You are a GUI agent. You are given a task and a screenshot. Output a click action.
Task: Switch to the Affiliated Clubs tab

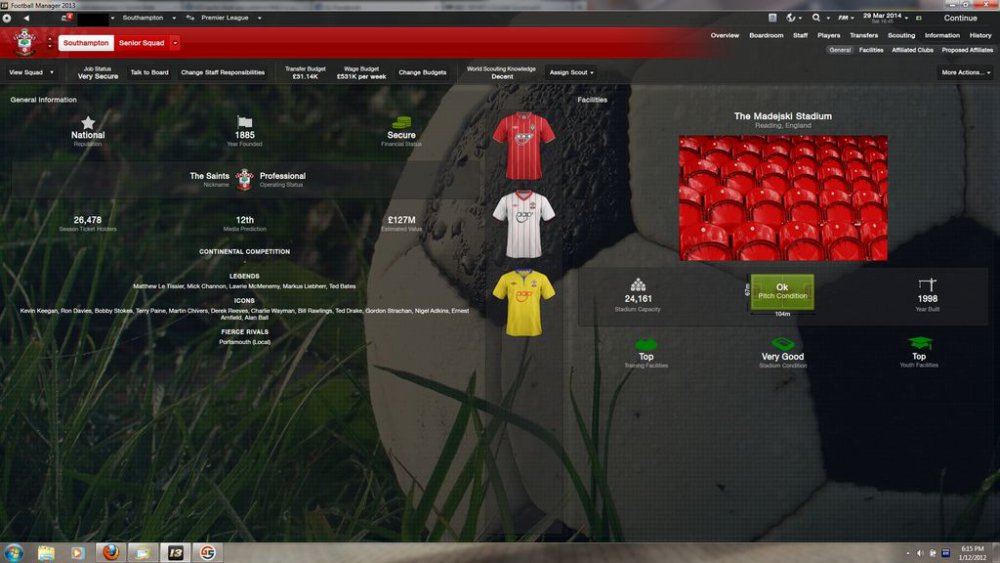(911, 50)
